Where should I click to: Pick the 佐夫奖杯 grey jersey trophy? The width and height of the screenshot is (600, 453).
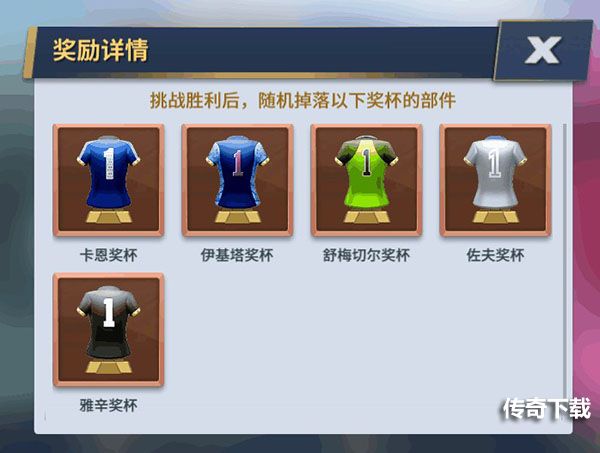tap(495, 180)
